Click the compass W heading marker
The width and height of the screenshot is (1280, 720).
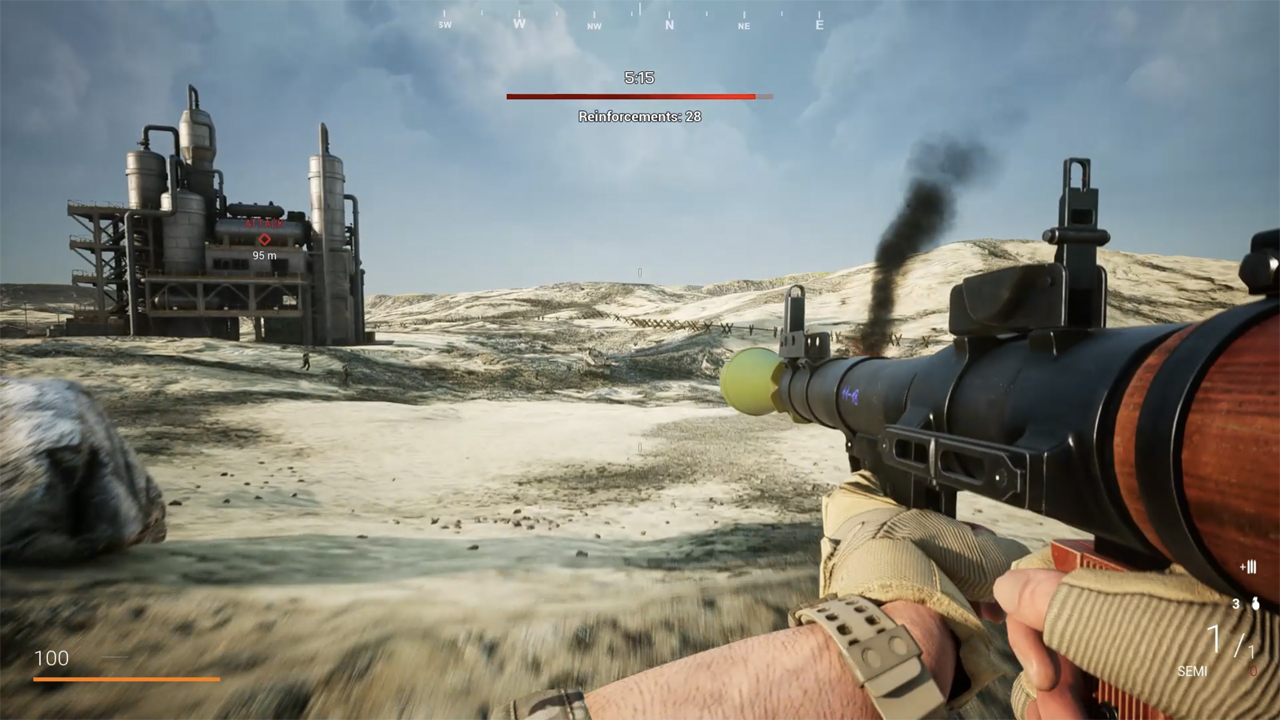tap(518, 22)
